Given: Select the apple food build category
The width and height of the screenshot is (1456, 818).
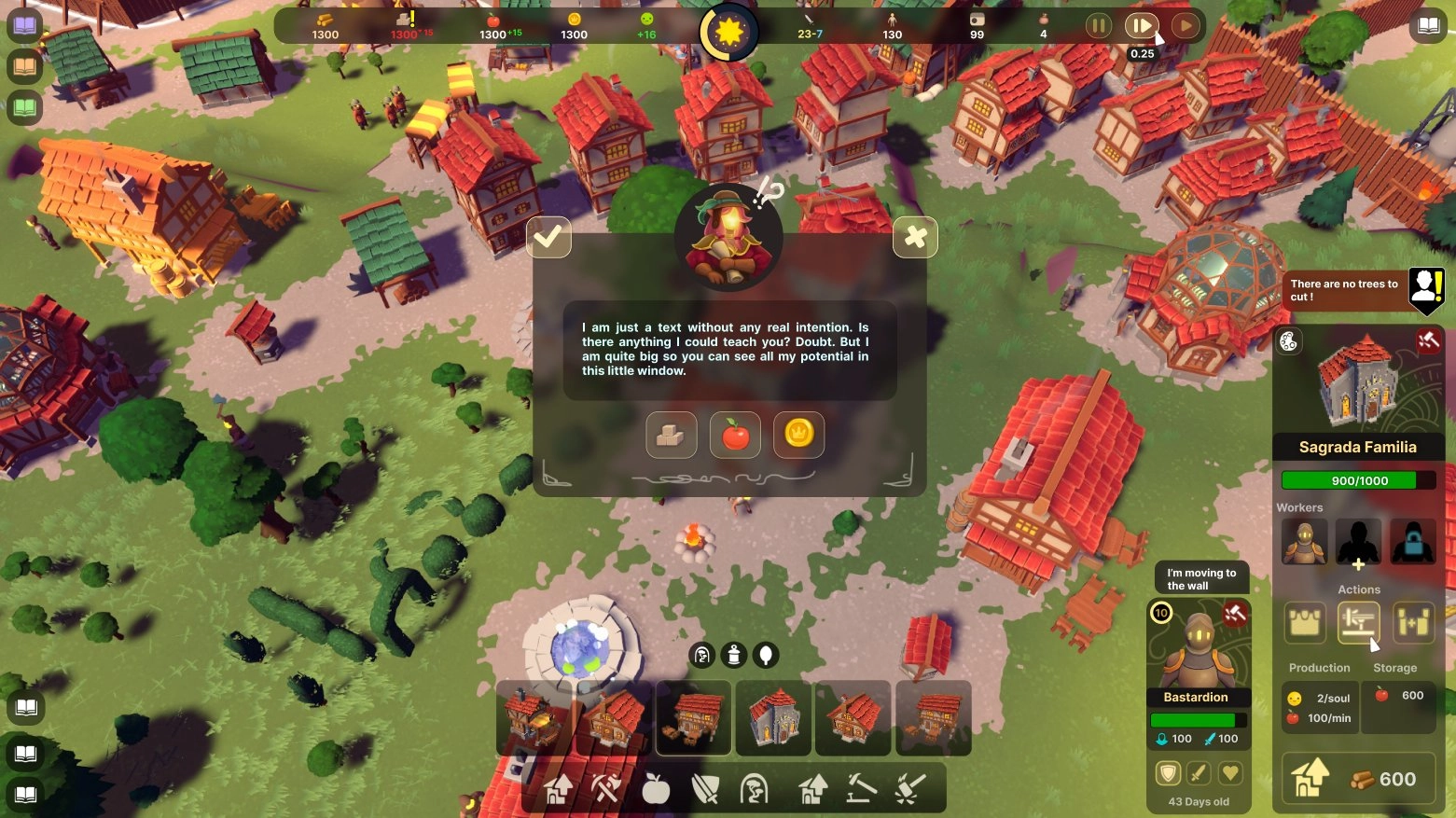Looking at the screenshot, I should tap(656, 790).
